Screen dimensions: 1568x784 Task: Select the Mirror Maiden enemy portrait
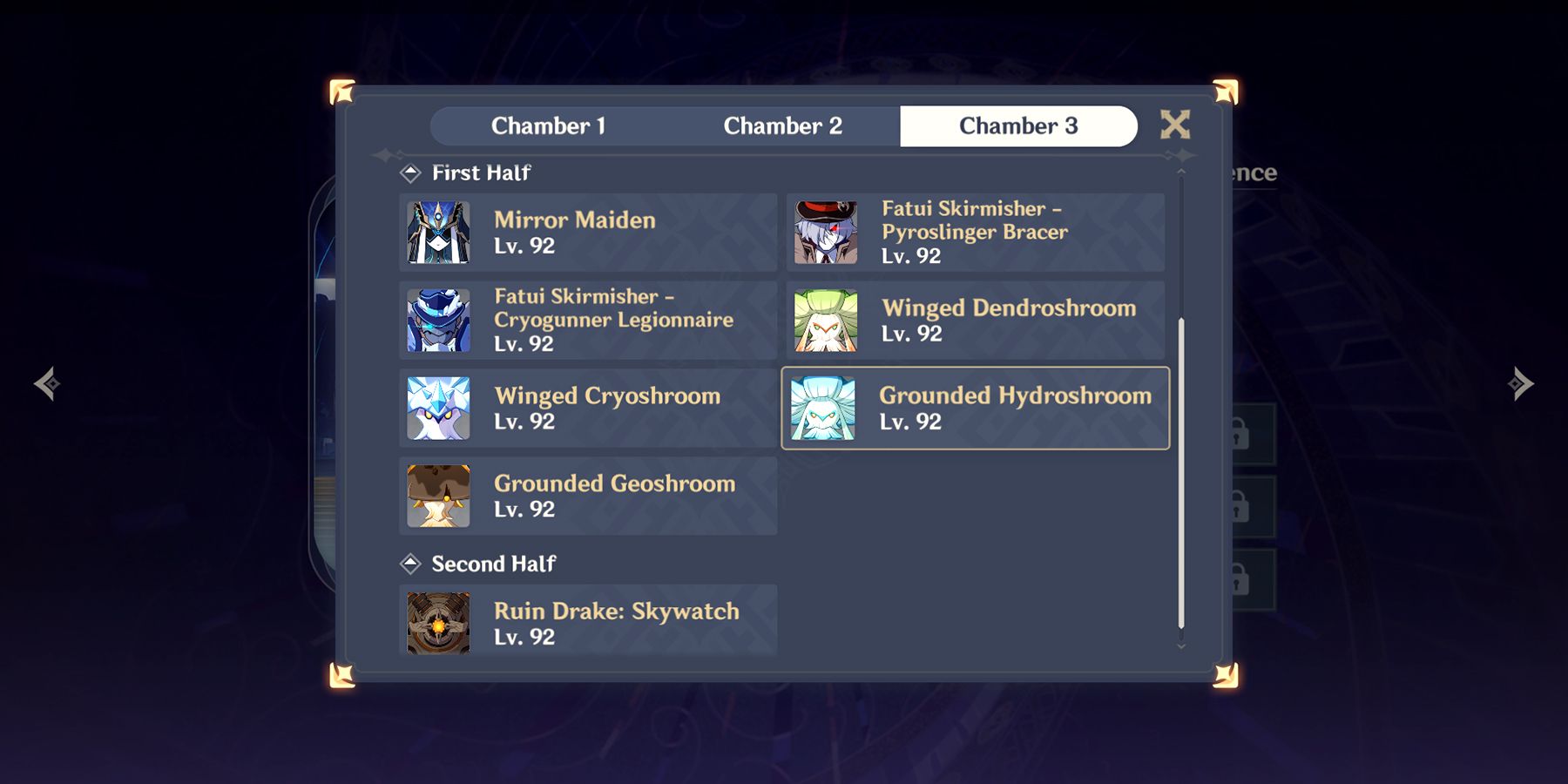click(x=438, y=232)
